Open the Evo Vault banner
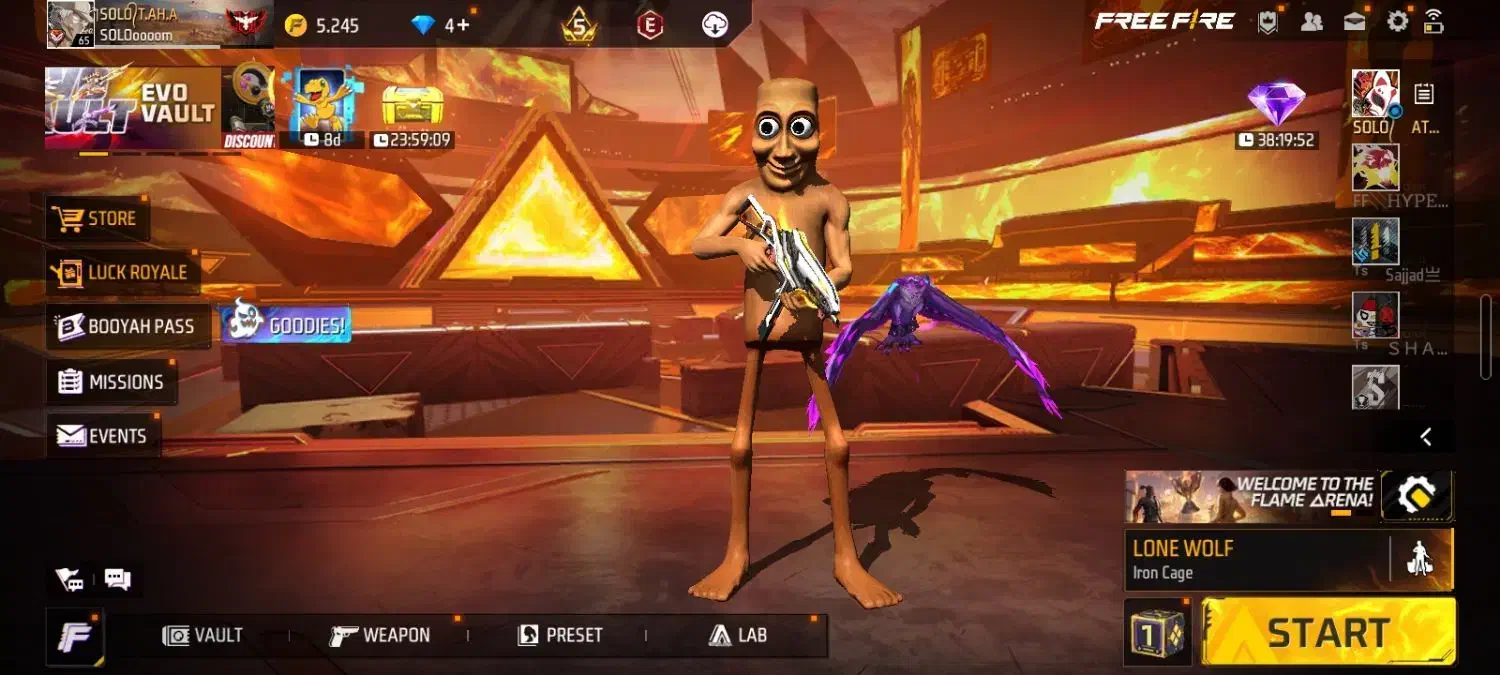 point(132,108)
